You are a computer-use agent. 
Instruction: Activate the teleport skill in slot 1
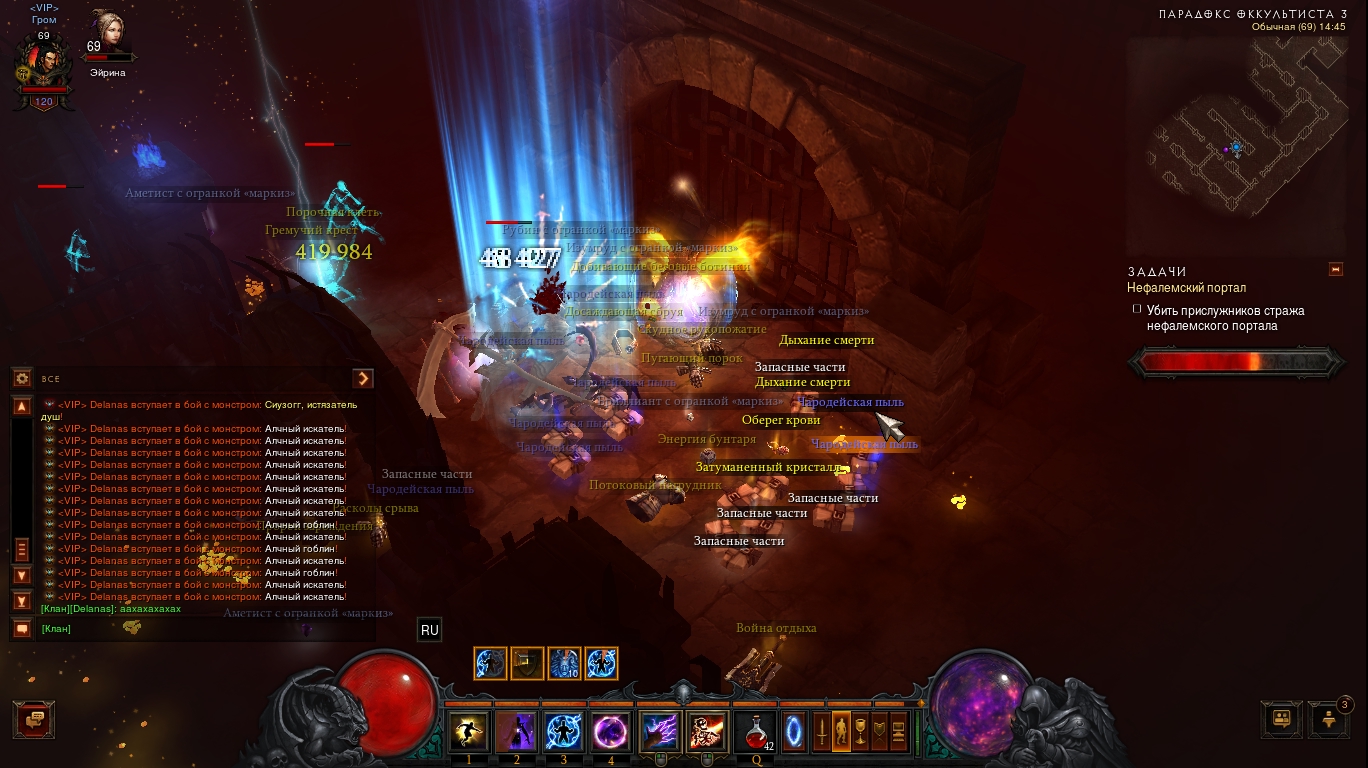point(469,732)
